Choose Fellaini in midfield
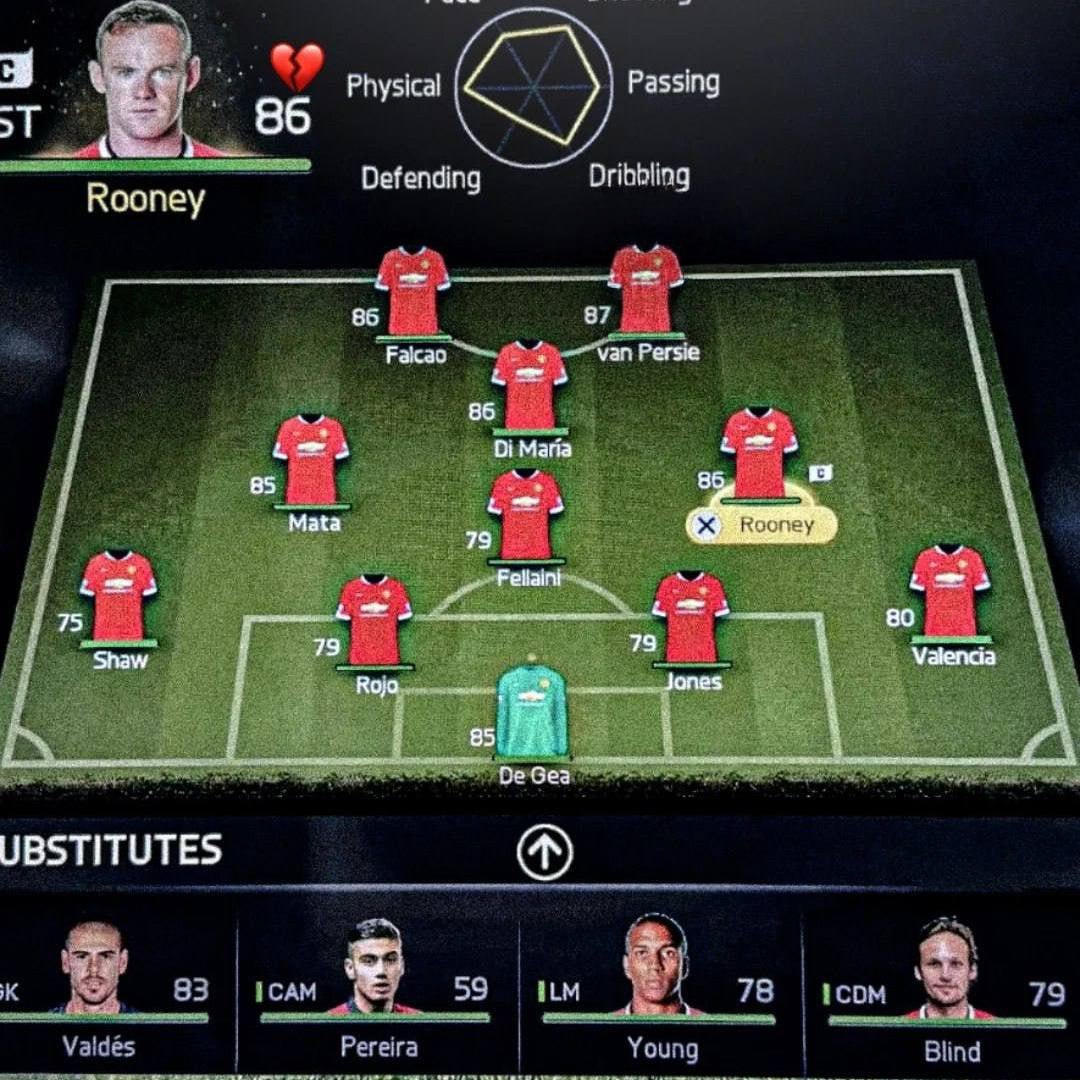 (525, 515)
